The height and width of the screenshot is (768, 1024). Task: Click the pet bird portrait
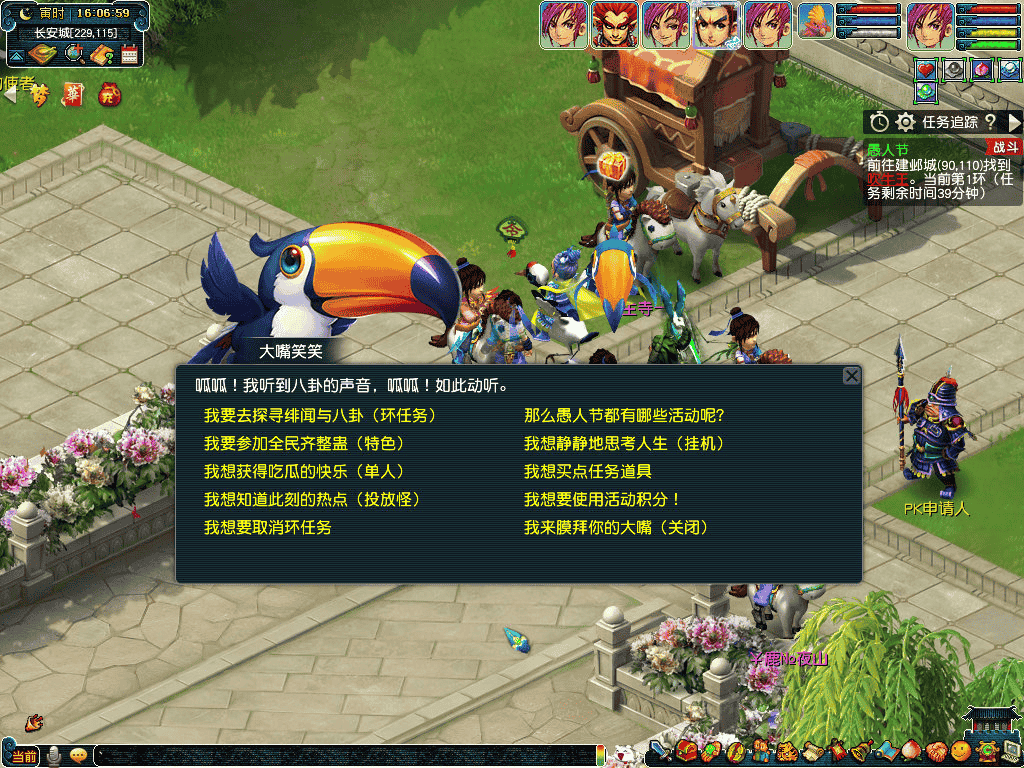pyautogui.click(x=816, y=24)
